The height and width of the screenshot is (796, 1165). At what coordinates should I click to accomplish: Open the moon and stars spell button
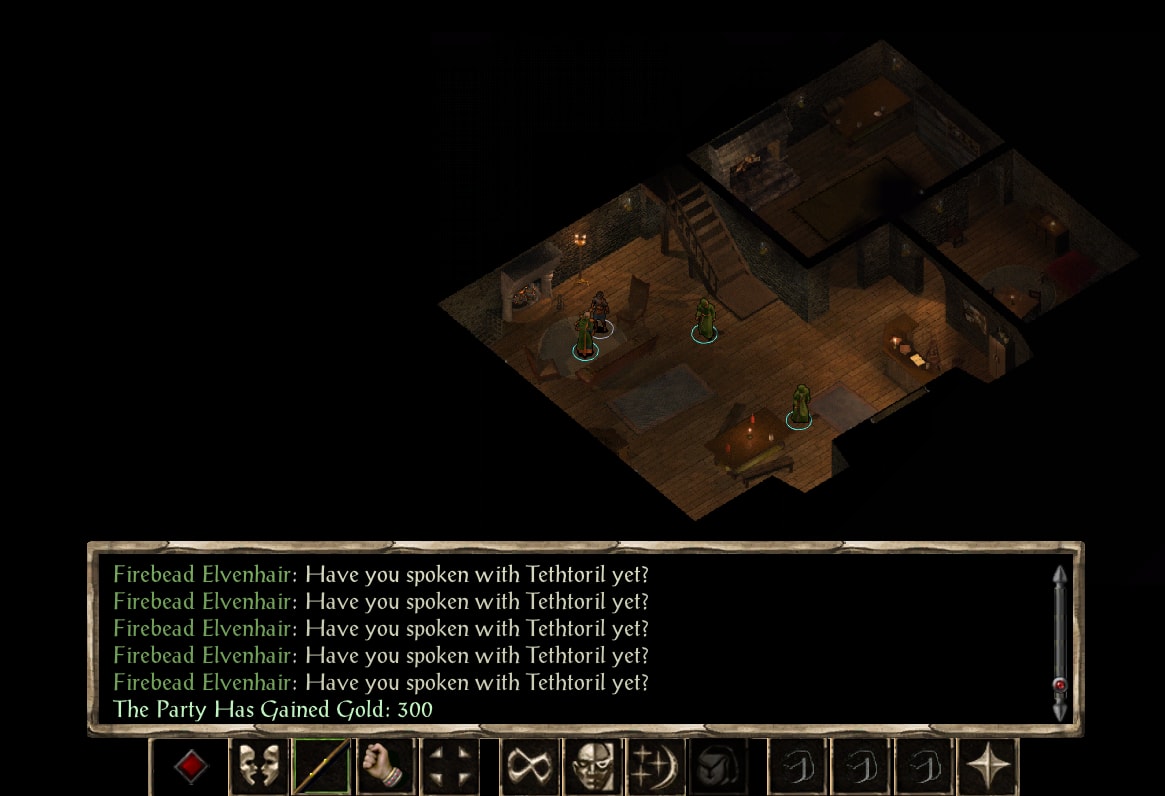(x=657, y=767)
